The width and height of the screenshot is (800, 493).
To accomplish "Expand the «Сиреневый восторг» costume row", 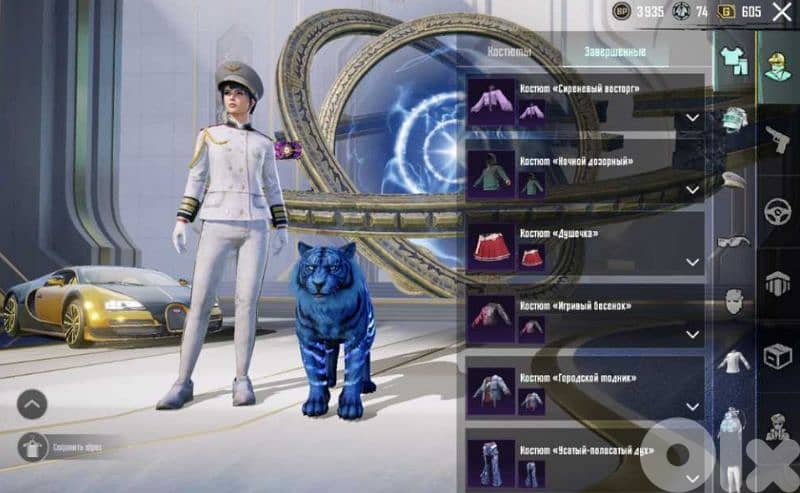I will coord(692,118).
